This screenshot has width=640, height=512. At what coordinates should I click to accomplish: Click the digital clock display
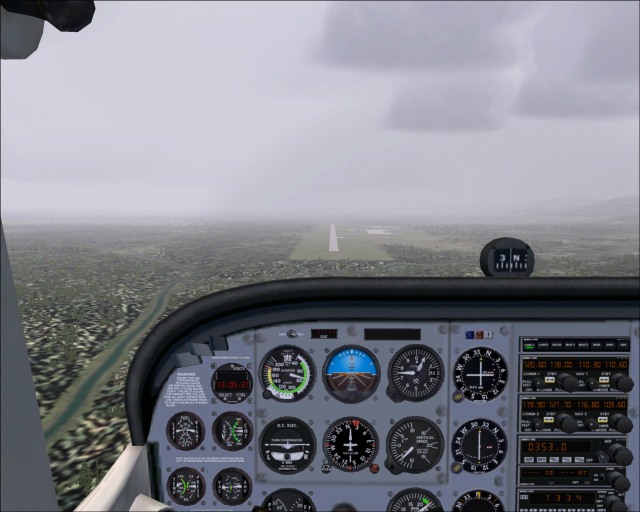pyautogui.click(x=232, y=384)
